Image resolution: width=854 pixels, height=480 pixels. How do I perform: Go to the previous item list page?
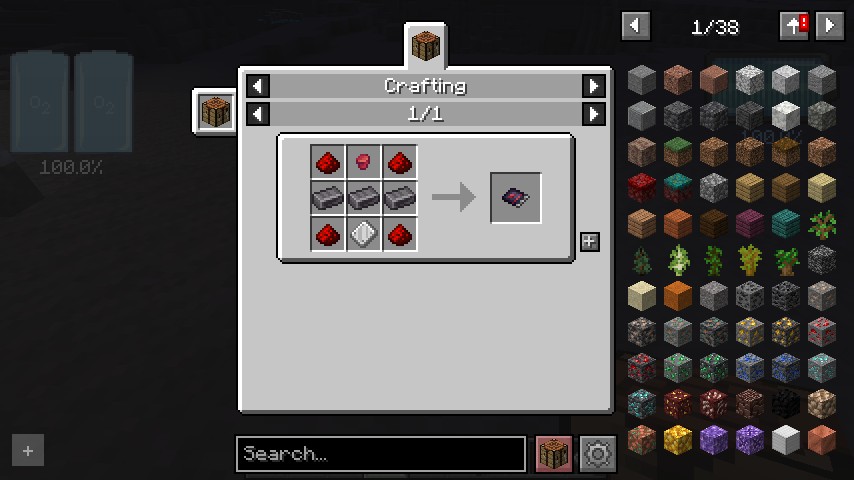tap(636, 26)
